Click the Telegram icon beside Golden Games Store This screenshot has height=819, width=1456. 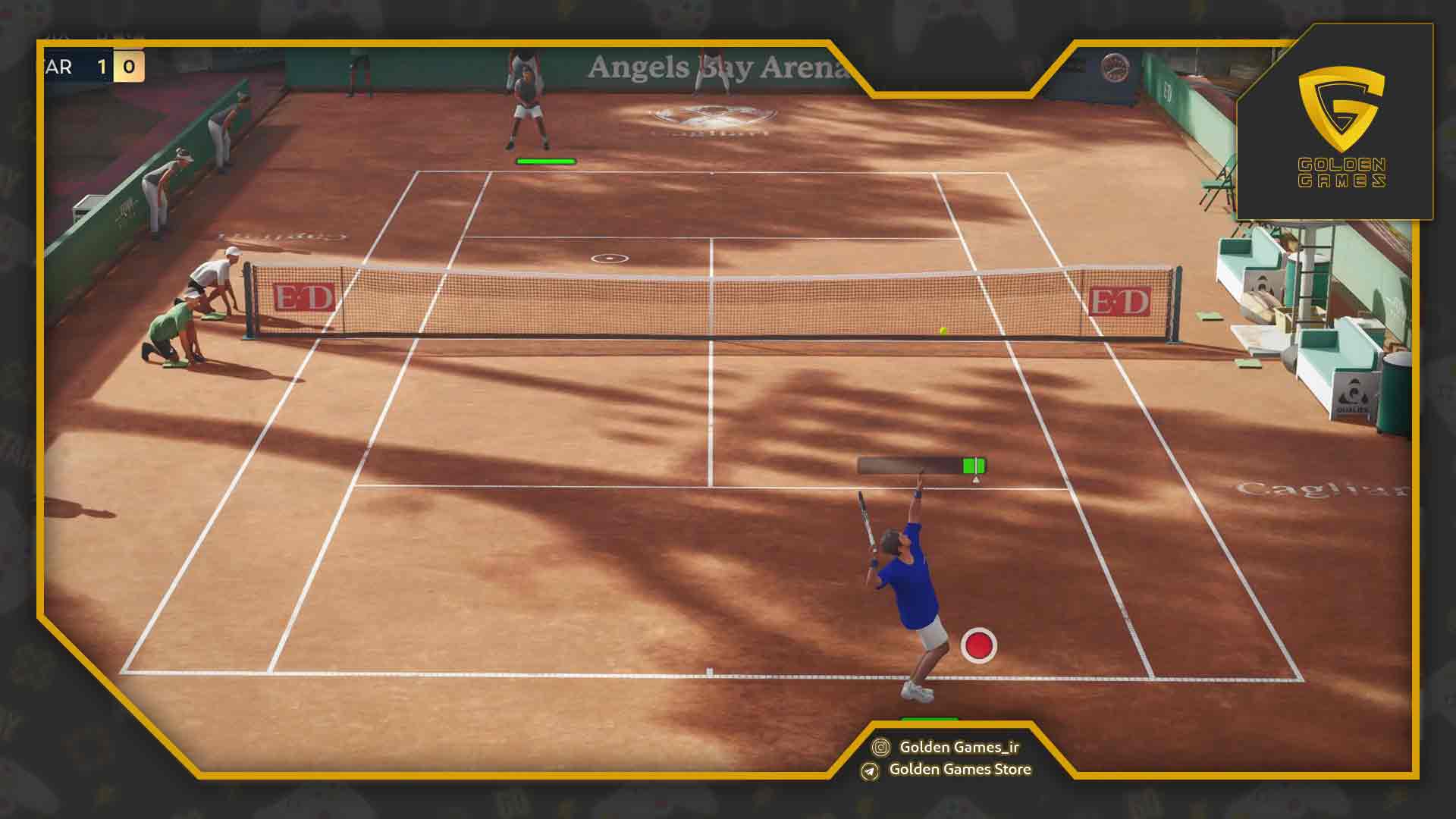click(x=870, y=770)
